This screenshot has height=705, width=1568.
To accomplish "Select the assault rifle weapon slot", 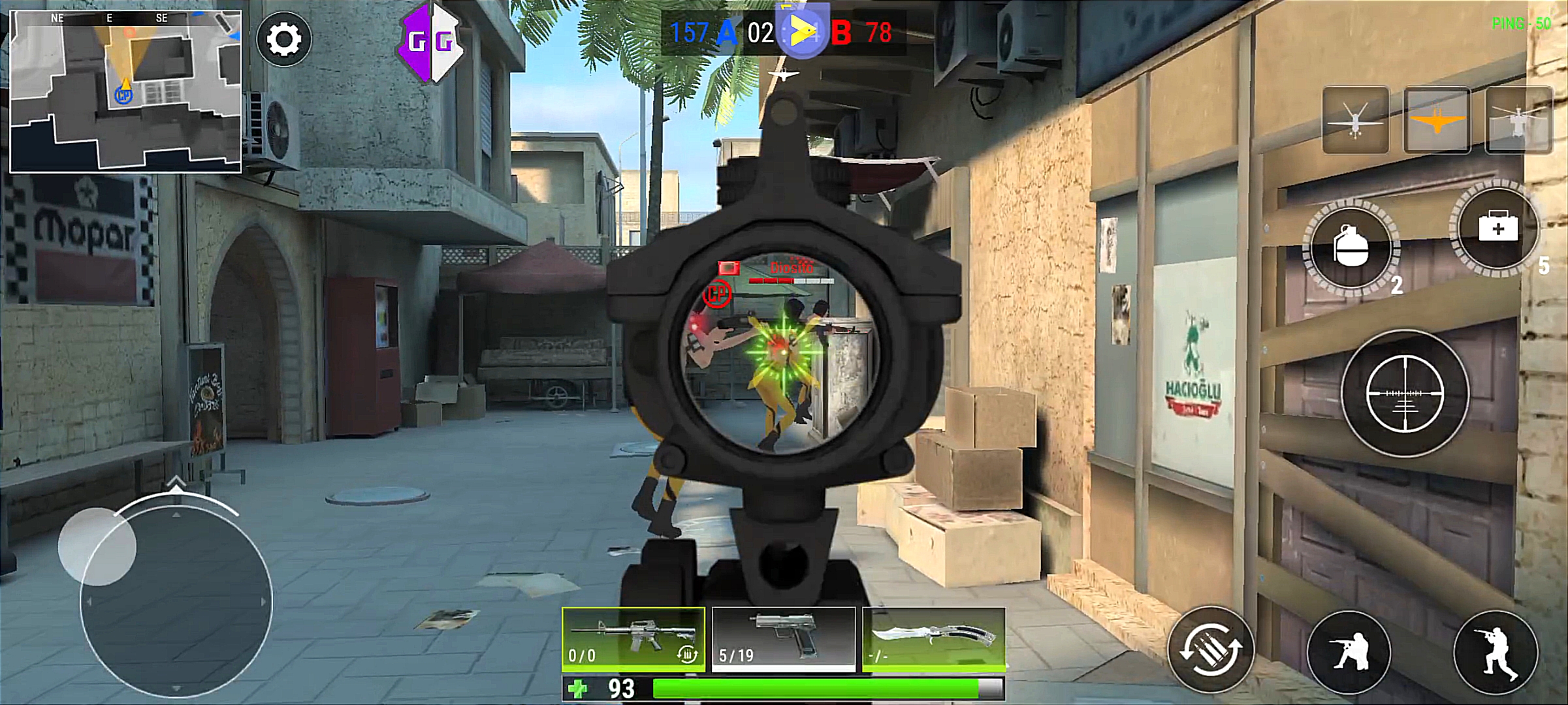I will coord(633,639).
